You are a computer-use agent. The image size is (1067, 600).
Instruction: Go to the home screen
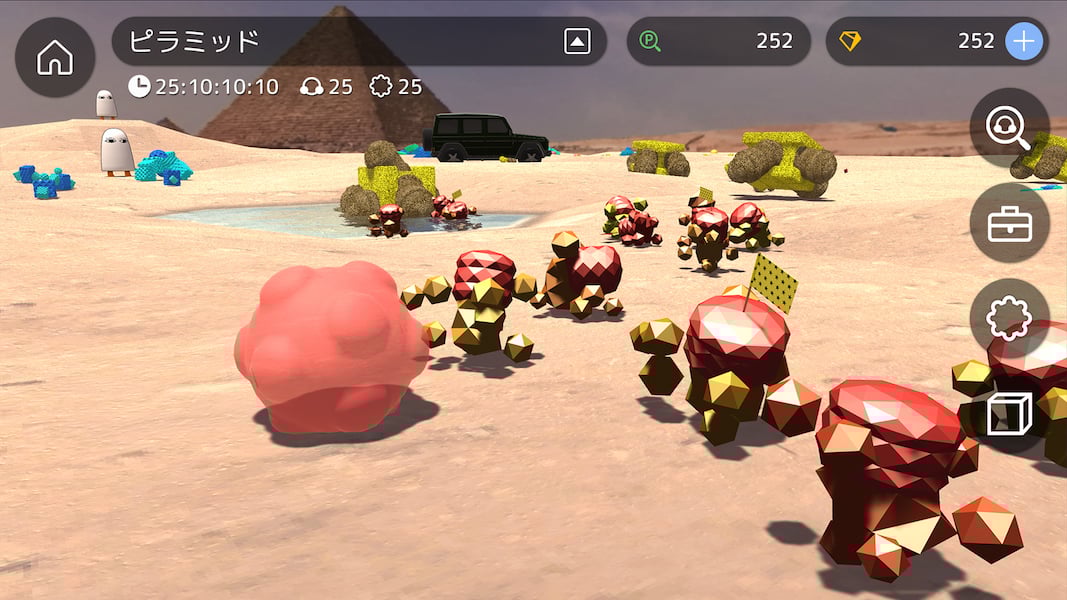[55, 58]
